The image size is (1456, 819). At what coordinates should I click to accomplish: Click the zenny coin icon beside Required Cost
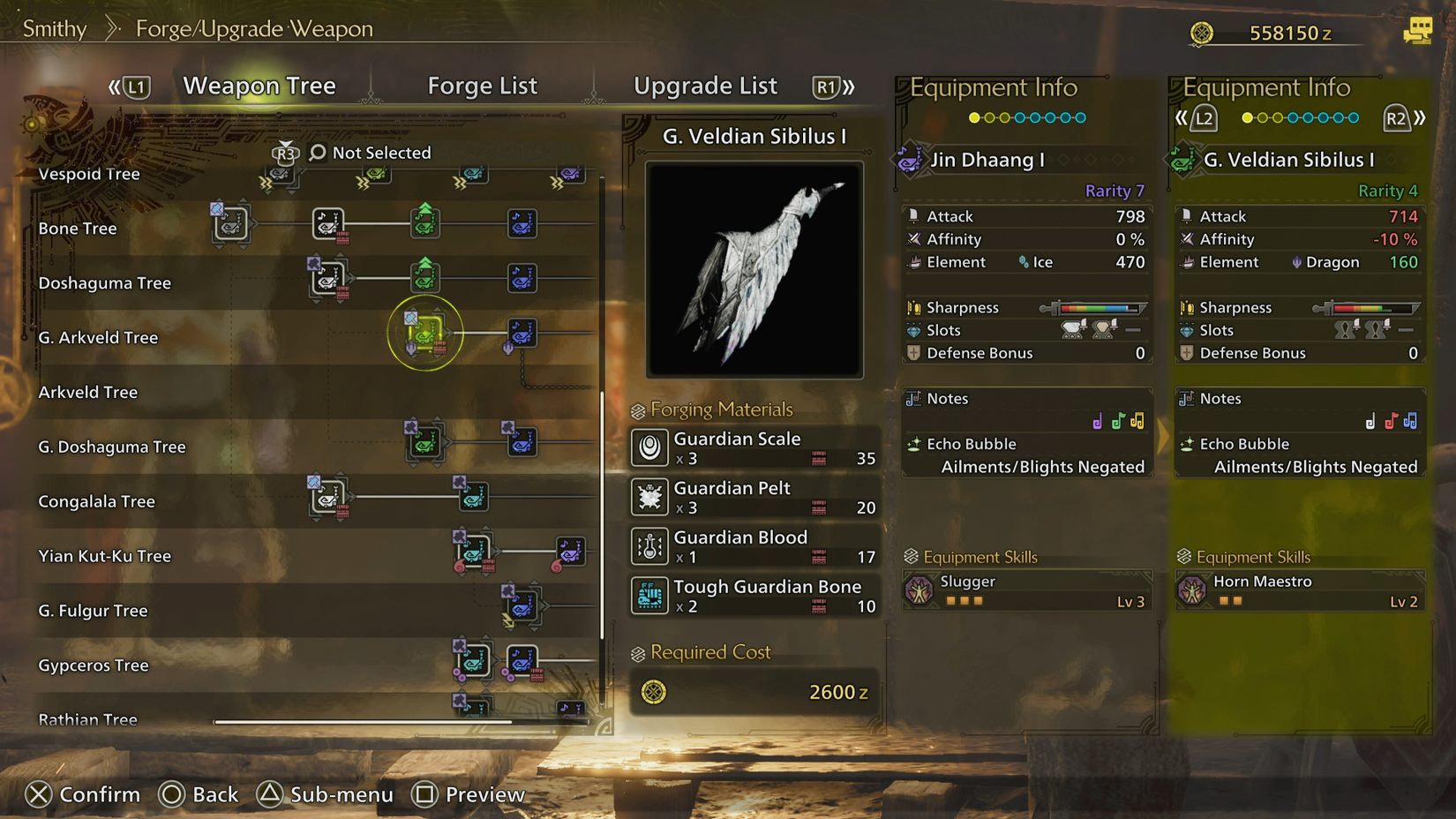click(x=653, y=692)
